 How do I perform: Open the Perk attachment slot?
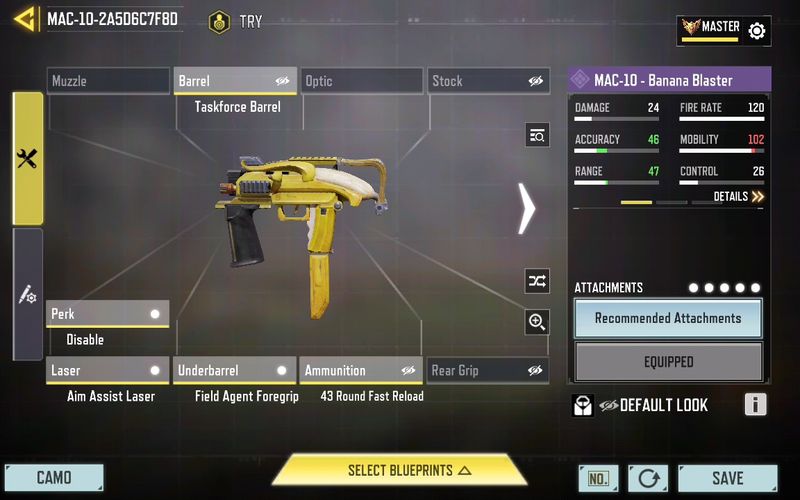[x=108, y=314]
